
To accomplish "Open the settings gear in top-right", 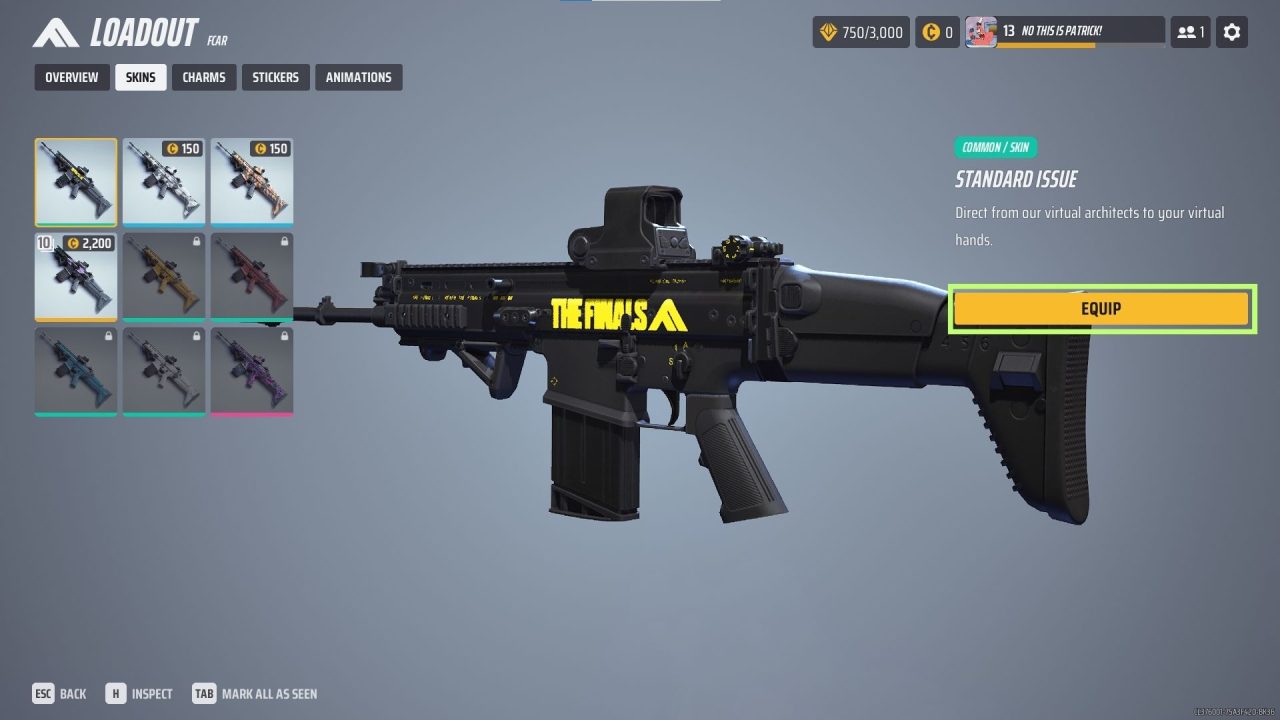I will (1231, 31).
